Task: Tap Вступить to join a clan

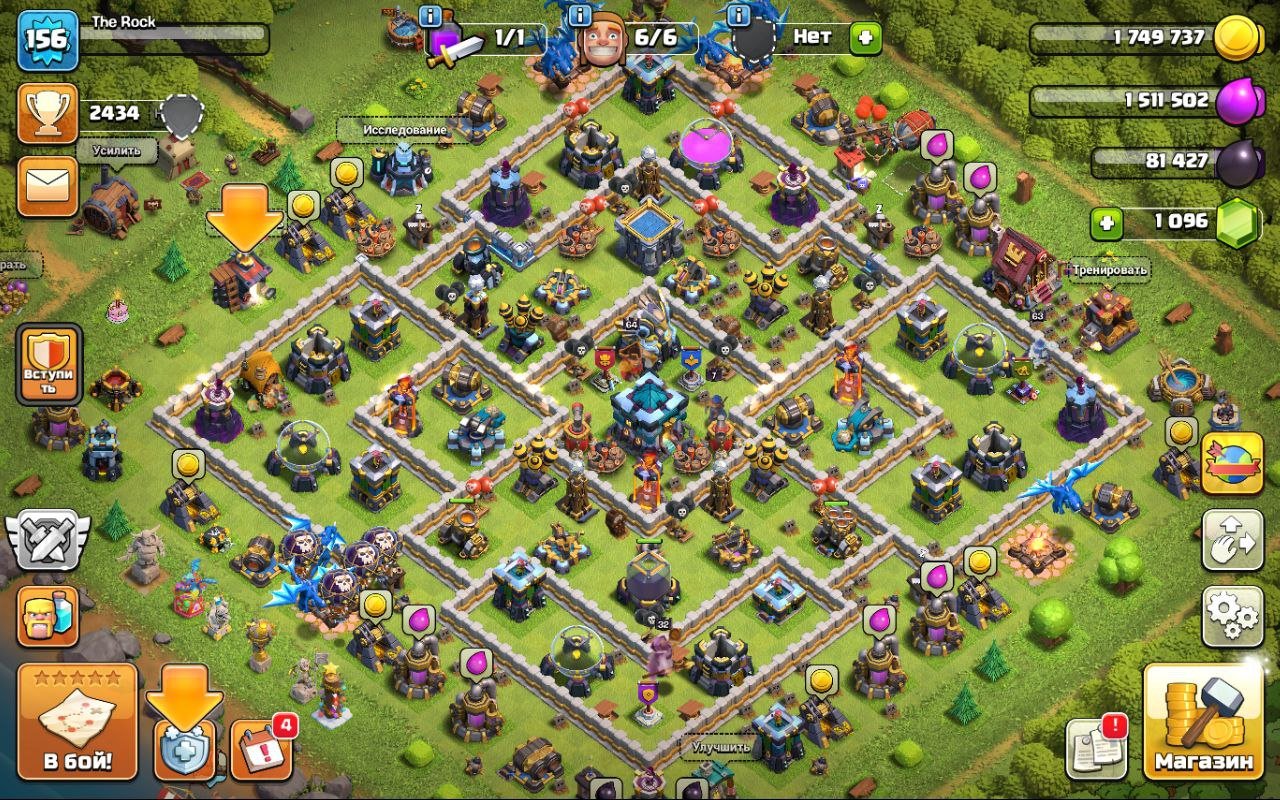Action: (48, 366)
